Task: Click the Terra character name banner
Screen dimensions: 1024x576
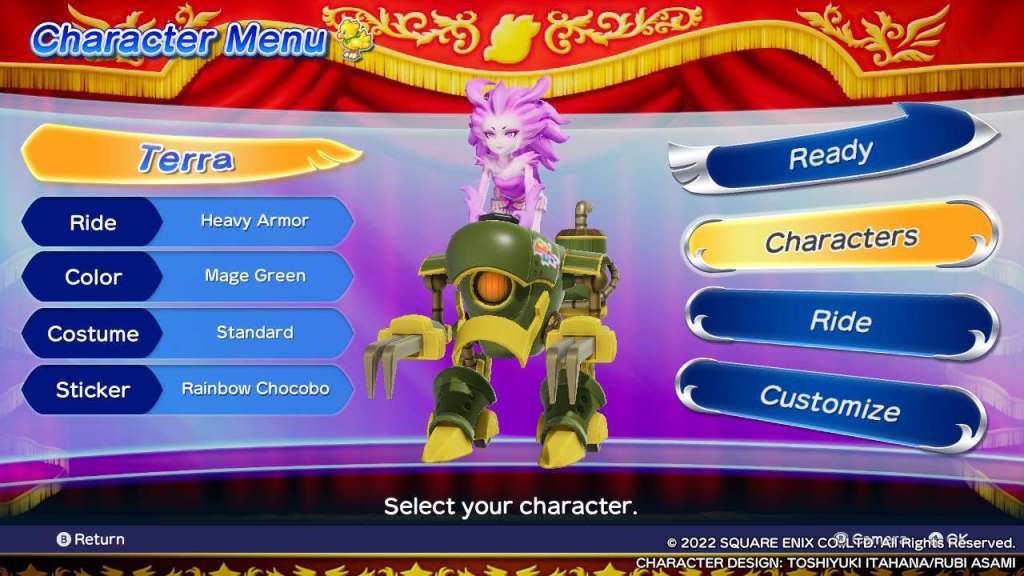Action: 187,158
